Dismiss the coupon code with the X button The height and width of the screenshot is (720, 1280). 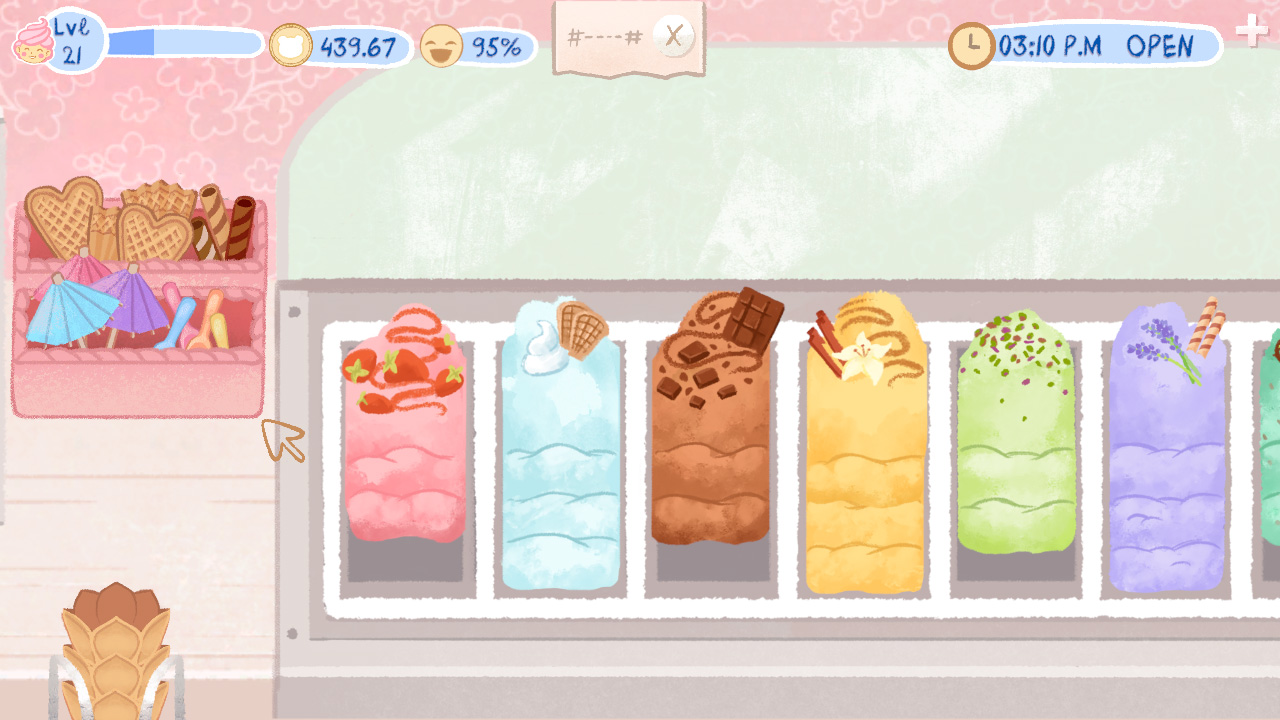673,35
